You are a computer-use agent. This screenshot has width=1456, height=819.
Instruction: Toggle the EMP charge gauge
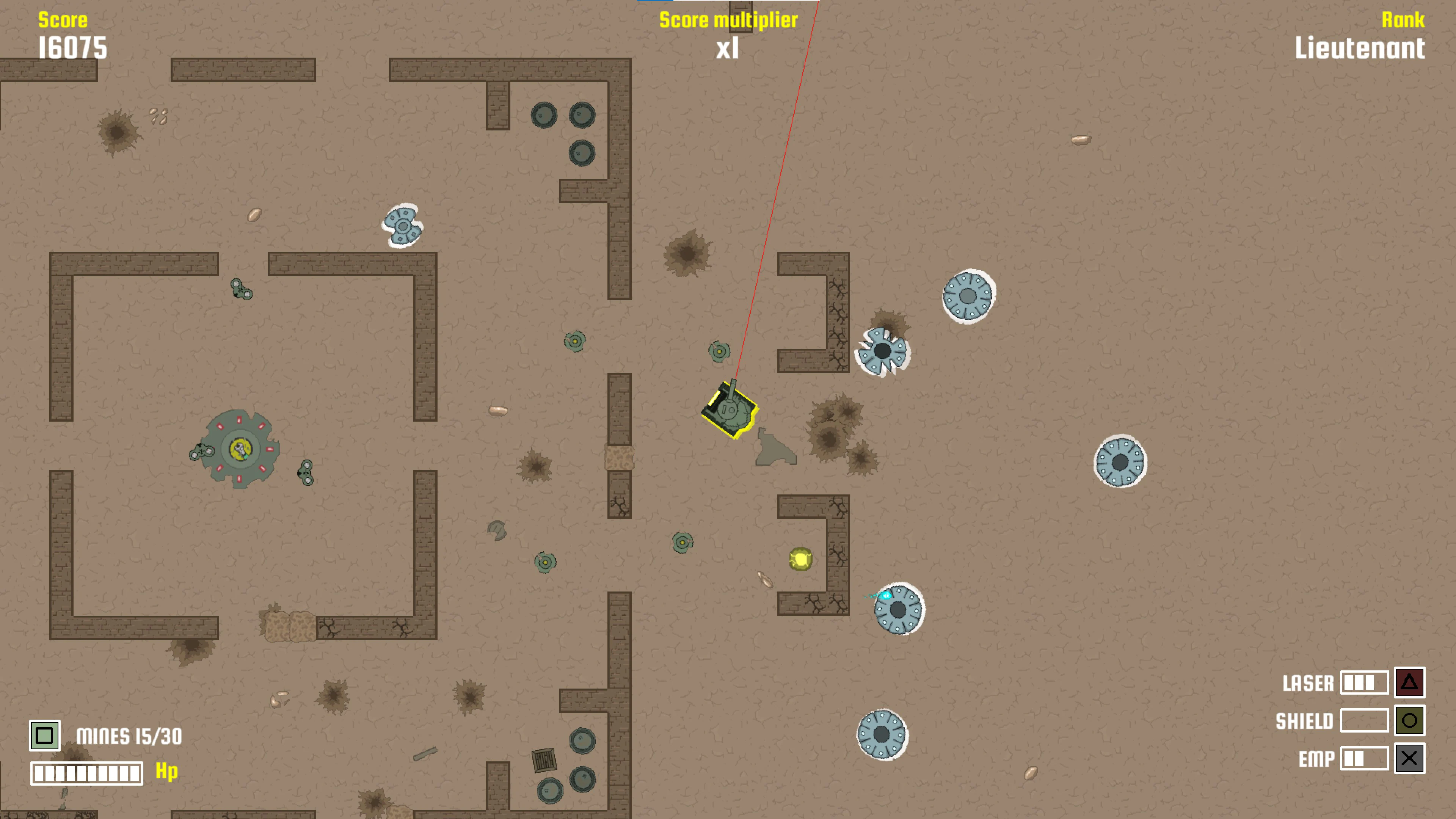(1365, 758)
